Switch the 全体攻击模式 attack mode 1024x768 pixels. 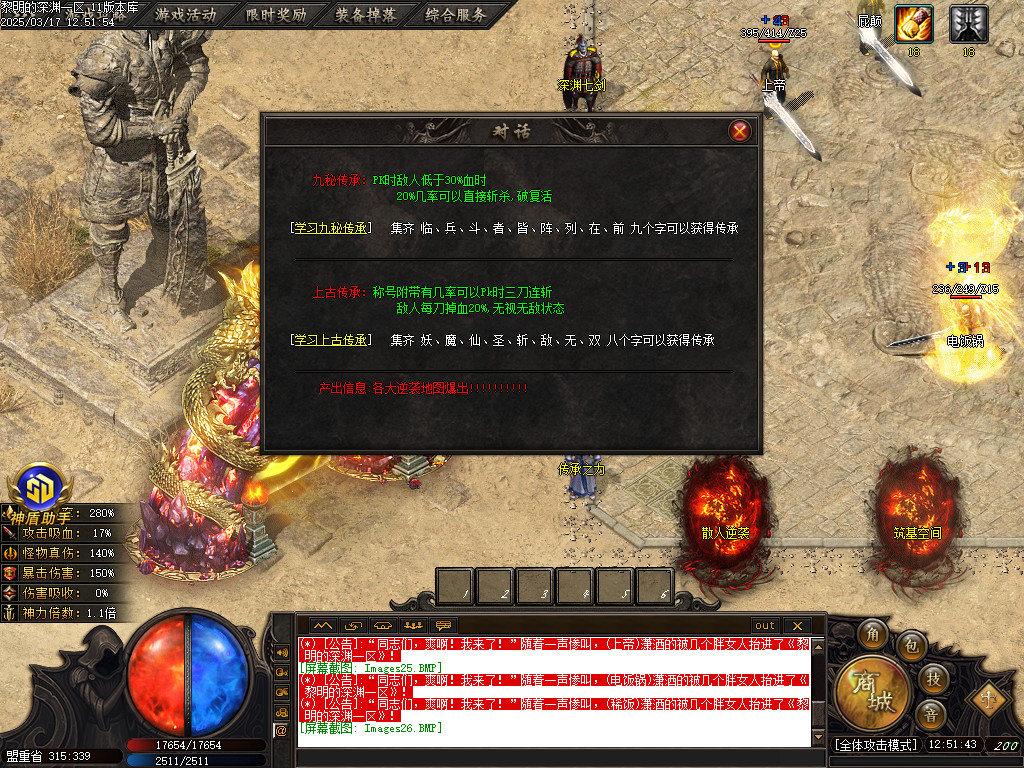click(875, 745)
